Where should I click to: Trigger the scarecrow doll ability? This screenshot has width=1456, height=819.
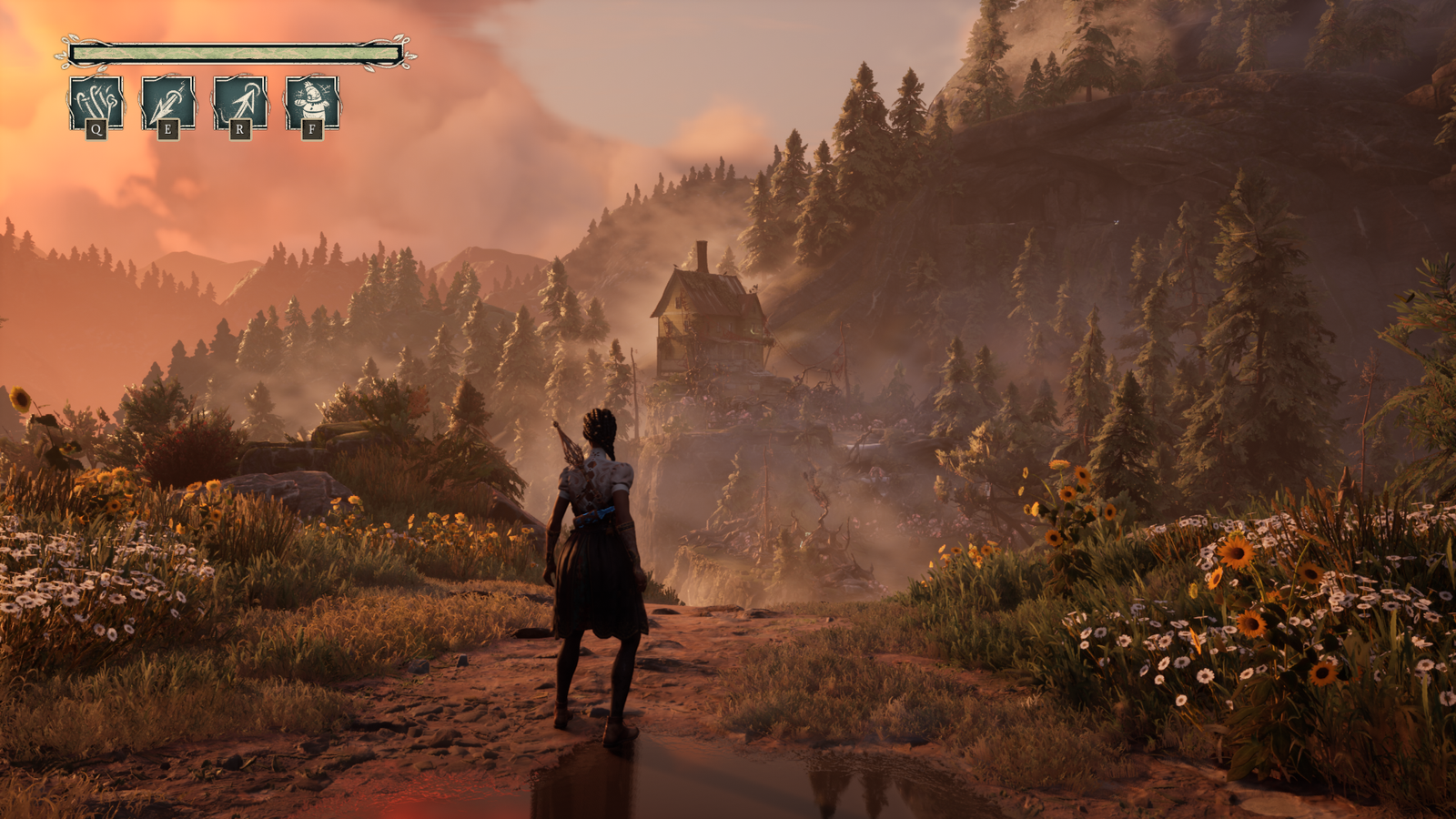(312, 102)
